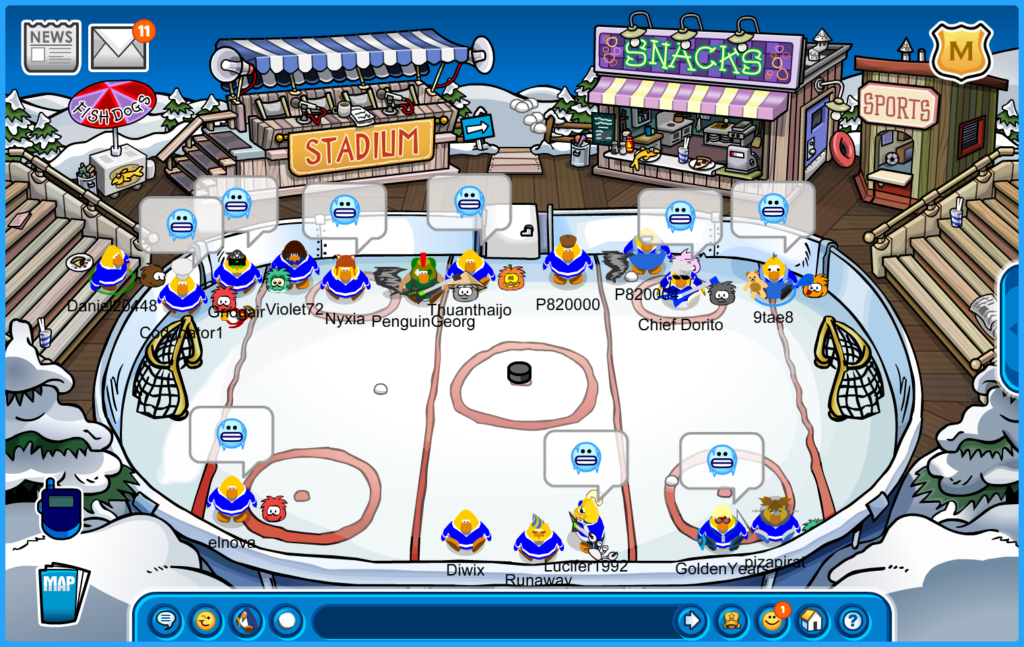
Task: Send the chat message with arrow button
Action: coord(691,621)
